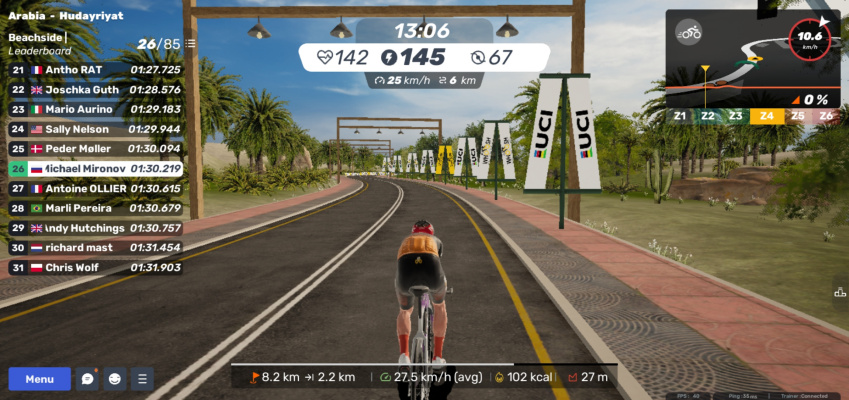This screenshot has width=849, height=400.
Task: Select the highlighted Michael Mironov row
Action: click(x=95, y=169)
